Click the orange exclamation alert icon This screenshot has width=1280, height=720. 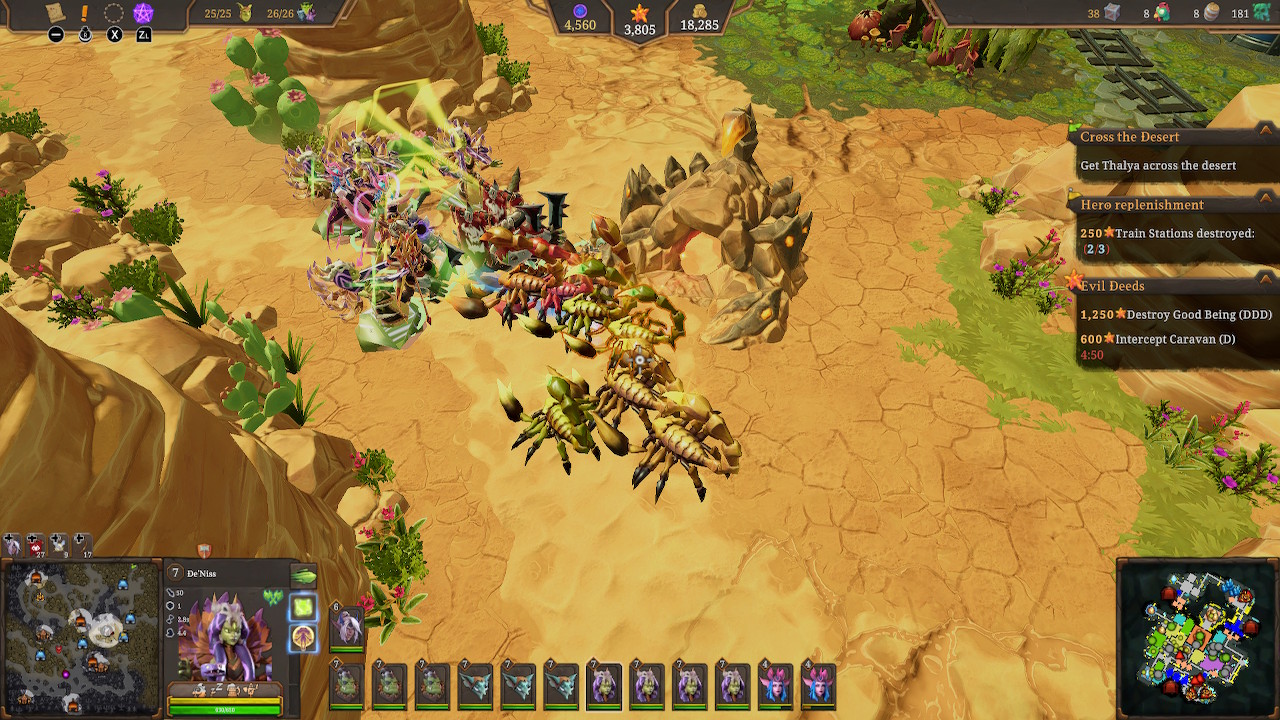point(86,13)
